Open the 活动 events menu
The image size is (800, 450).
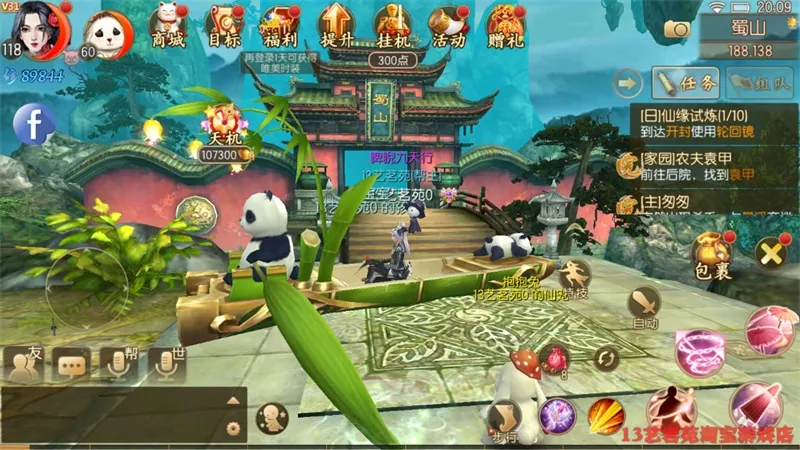[447, 24]
